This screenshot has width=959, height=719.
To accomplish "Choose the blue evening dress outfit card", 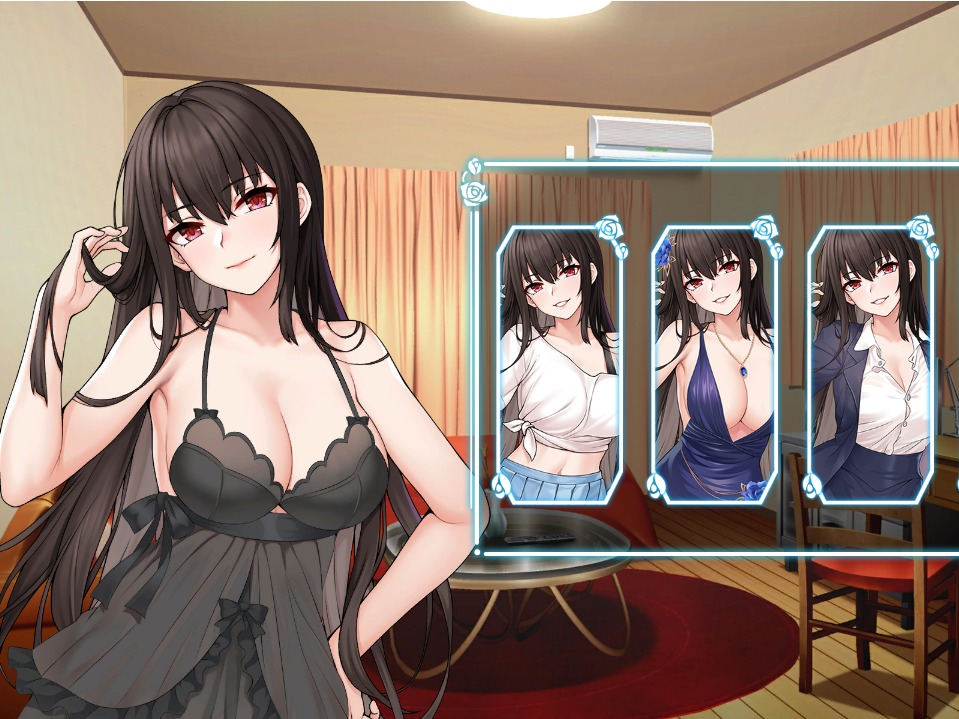I will coord(714,365).
